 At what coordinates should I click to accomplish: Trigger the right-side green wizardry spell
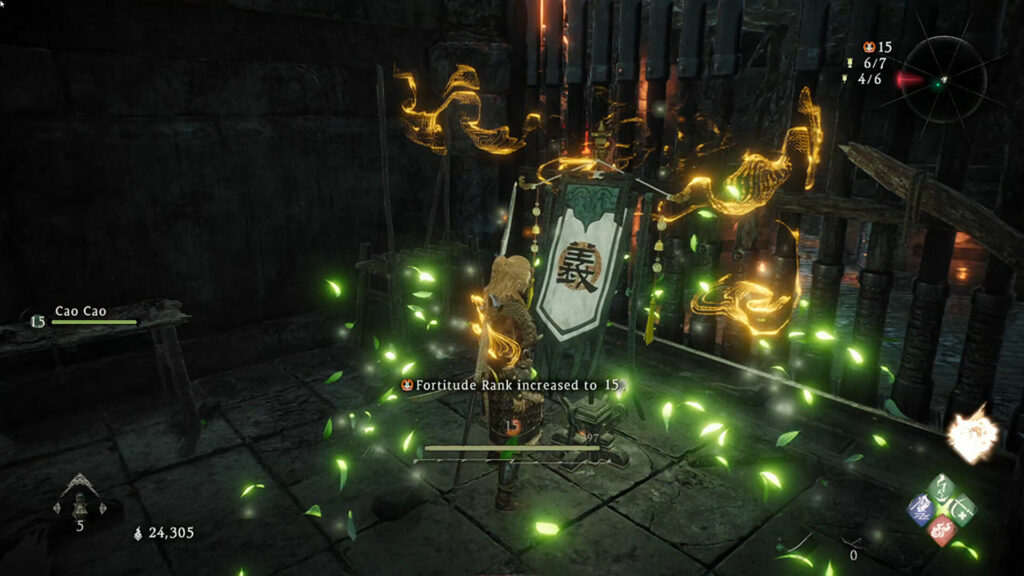(x=962, y=509)
